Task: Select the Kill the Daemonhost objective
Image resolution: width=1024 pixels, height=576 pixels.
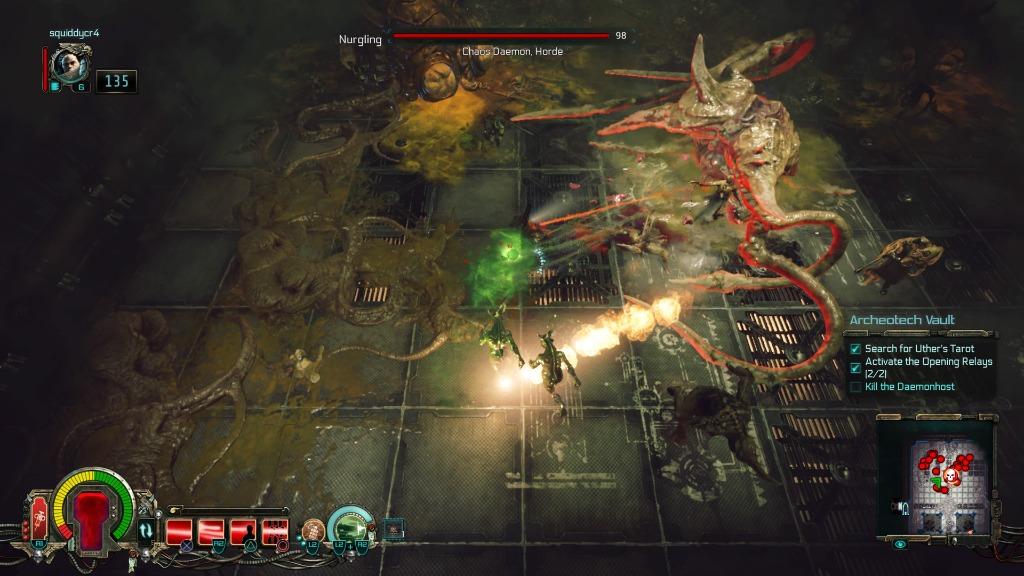Action: (910, 386)
